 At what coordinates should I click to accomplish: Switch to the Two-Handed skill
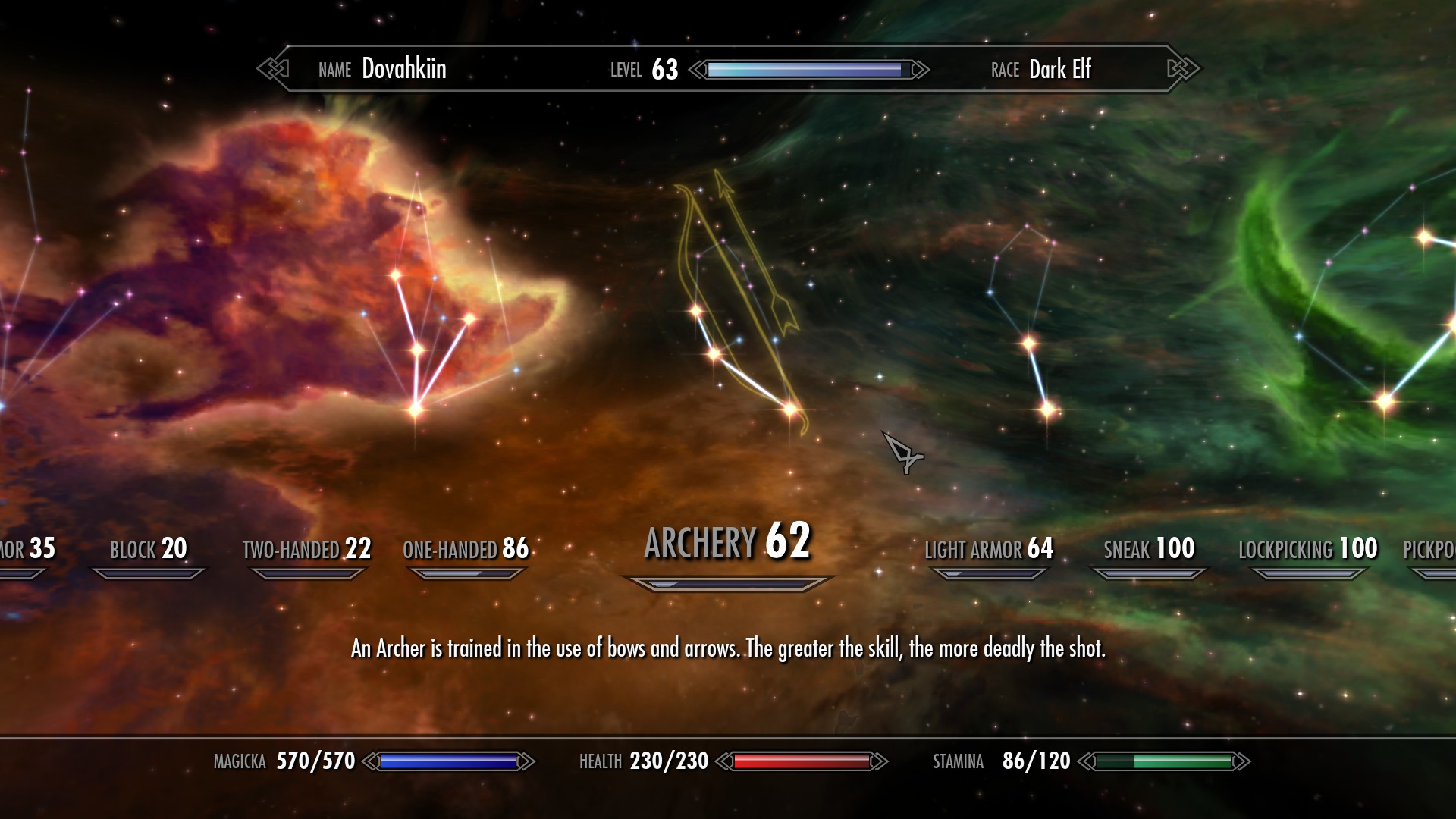click(306, 549)
